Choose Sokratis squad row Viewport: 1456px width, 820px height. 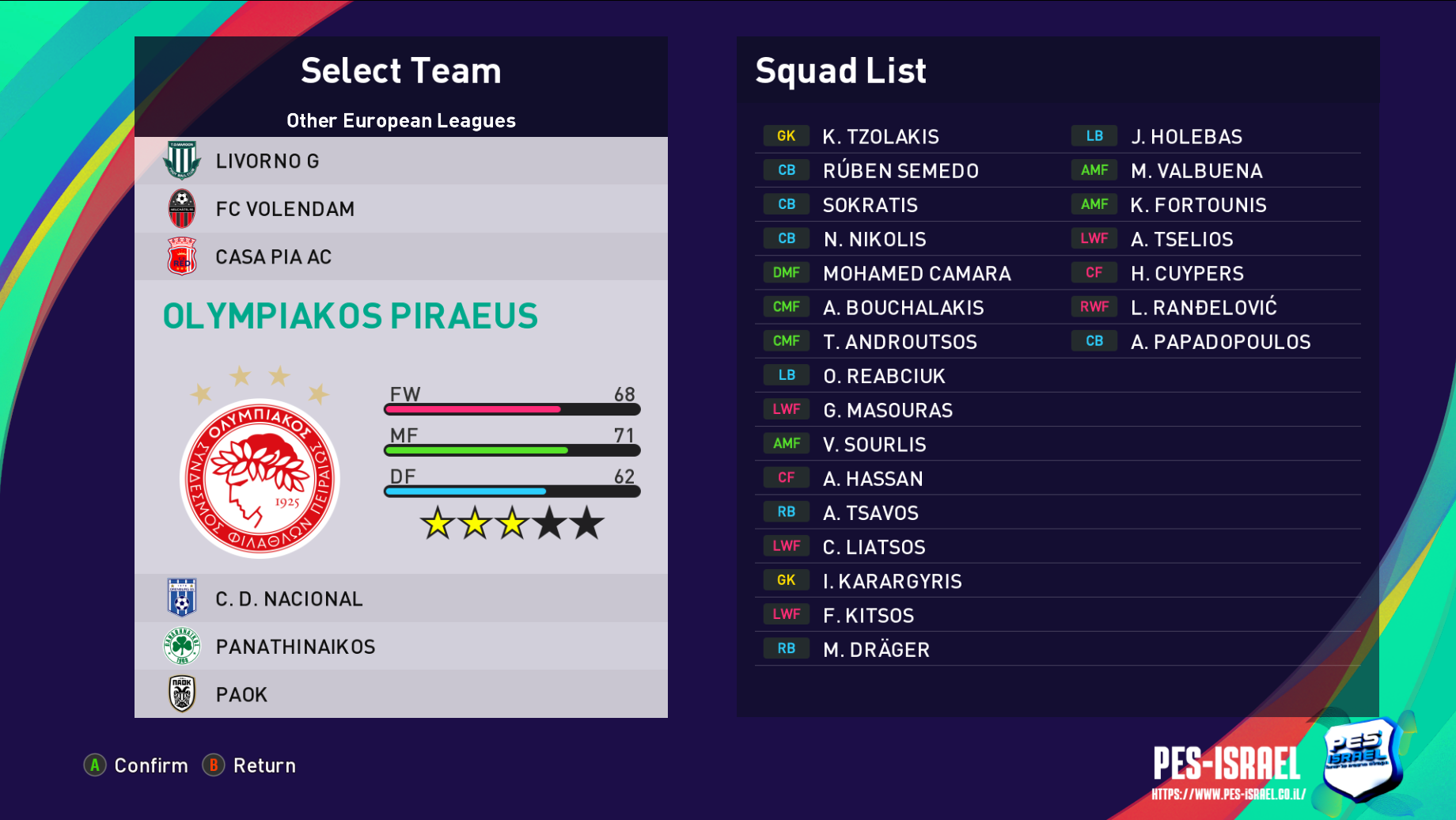[870, 205]
